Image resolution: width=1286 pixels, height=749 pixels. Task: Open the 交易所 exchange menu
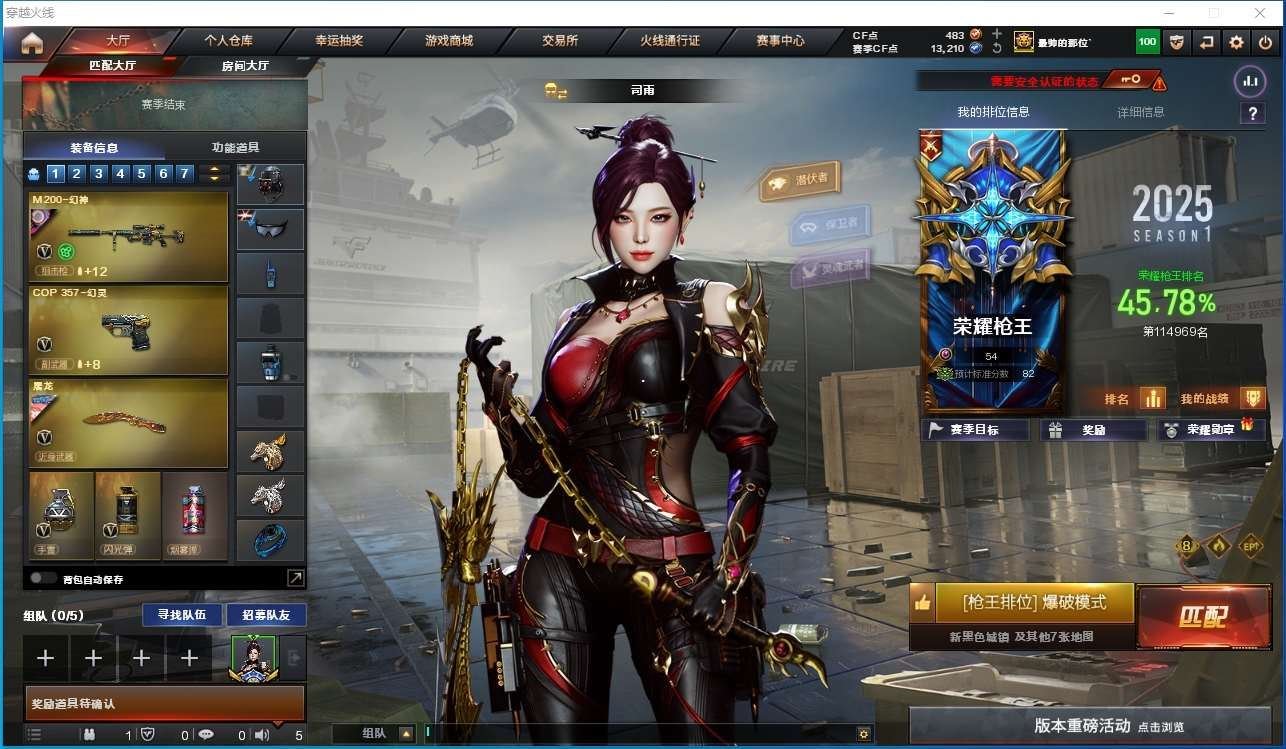560,41
